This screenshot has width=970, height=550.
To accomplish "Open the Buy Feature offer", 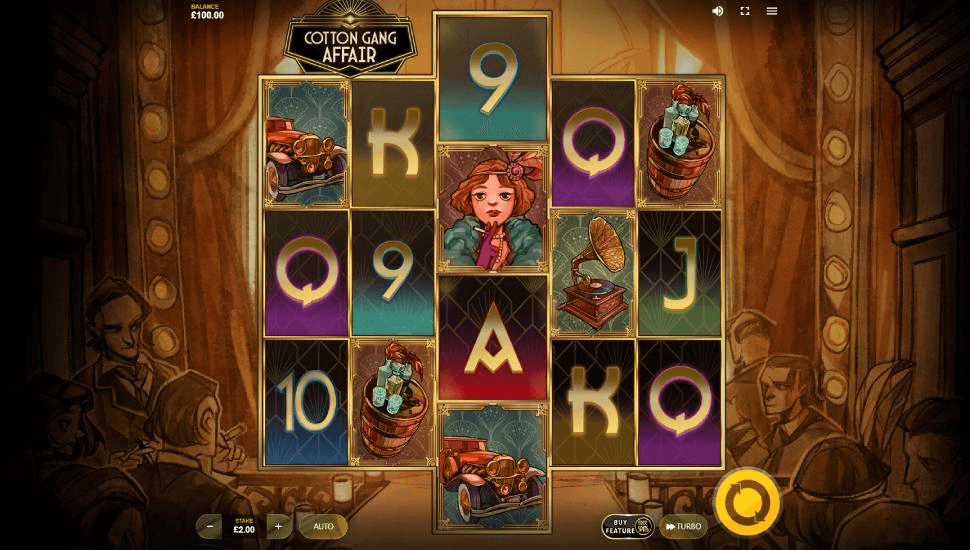I will (627, 526).
